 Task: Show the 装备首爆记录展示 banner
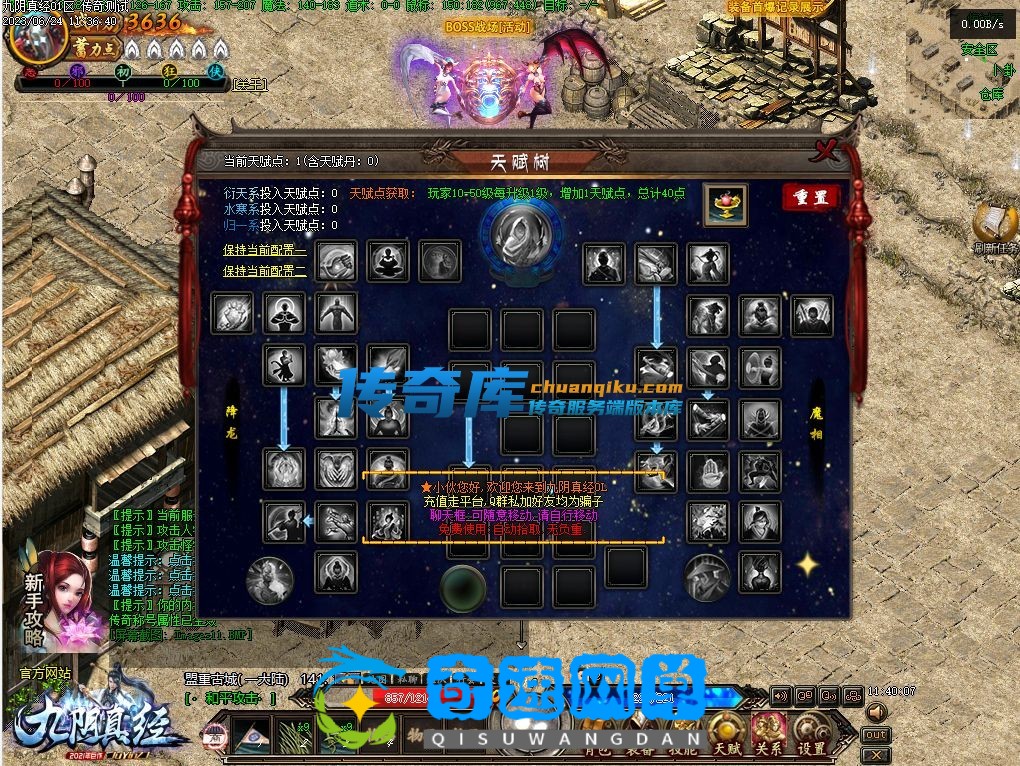[776, 7]
